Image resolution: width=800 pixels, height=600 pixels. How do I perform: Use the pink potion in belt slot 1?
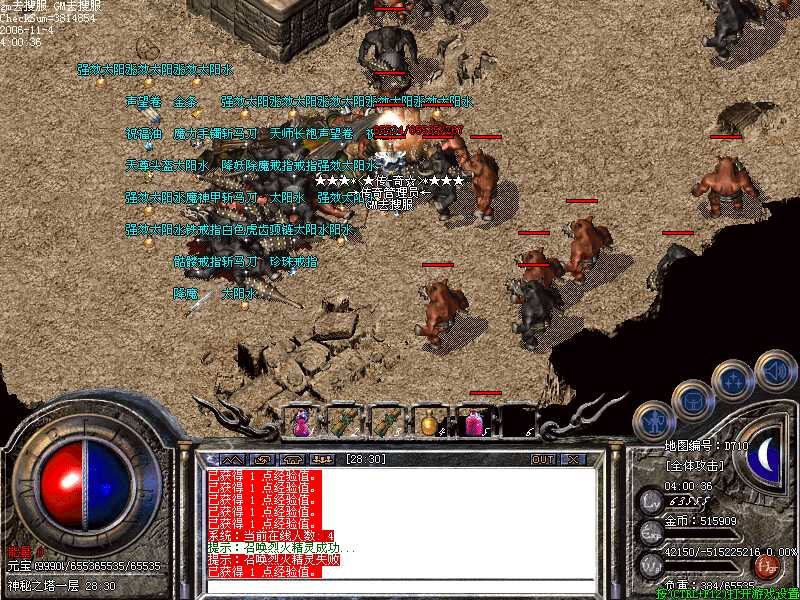300,423
